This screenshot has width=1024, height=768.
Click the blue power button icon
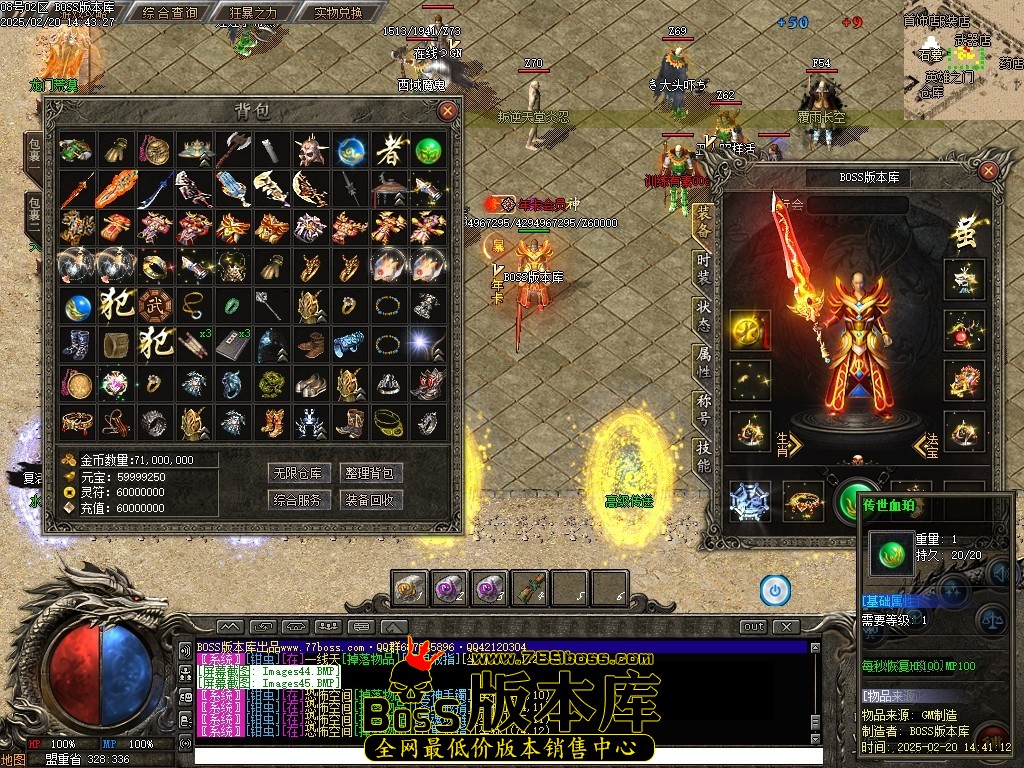tap(774, 590)
